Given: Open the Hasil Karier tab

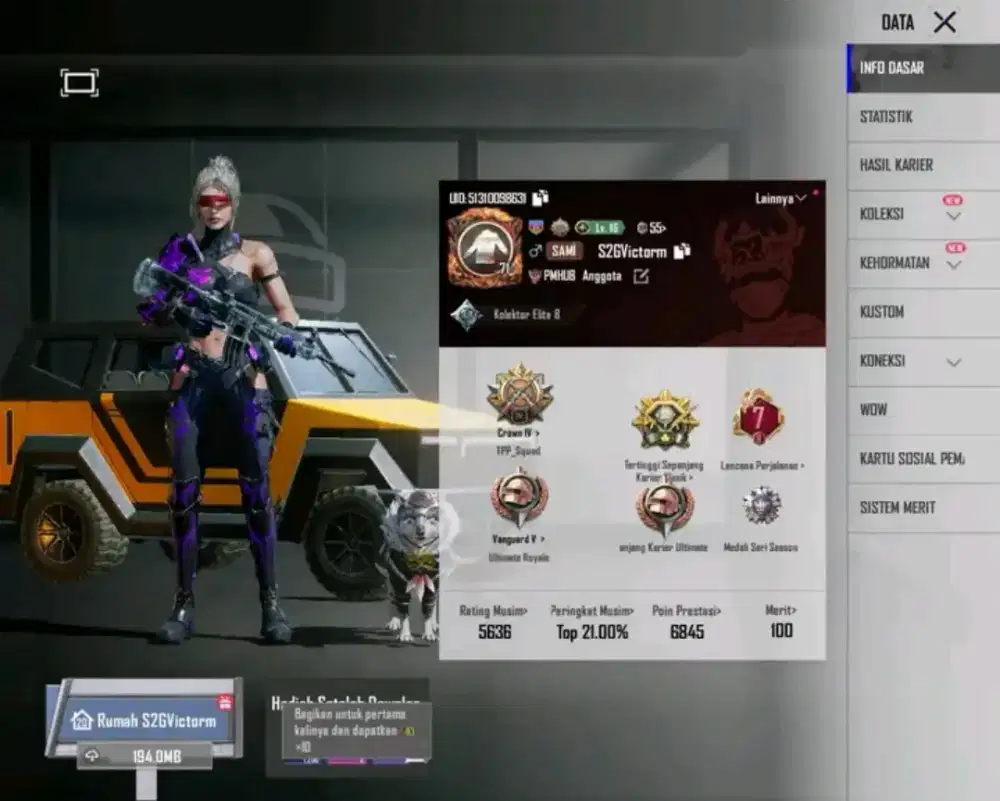Looking at the screenshot, I should tap(896, 165).
